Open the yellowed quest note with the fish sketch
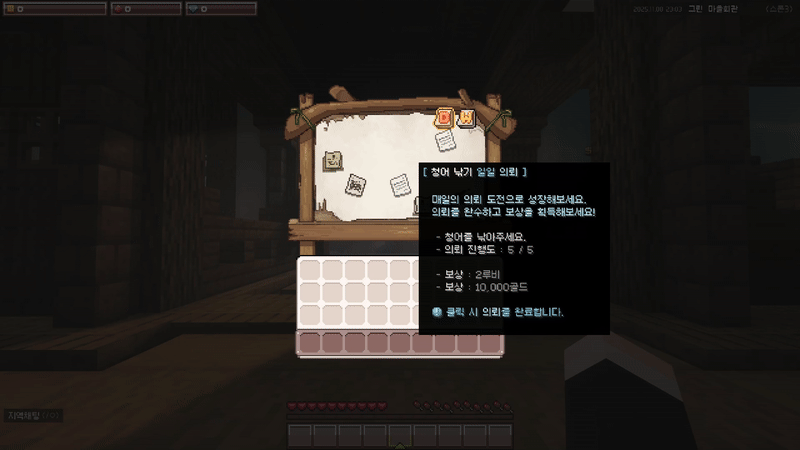 (x=333, y=159)
